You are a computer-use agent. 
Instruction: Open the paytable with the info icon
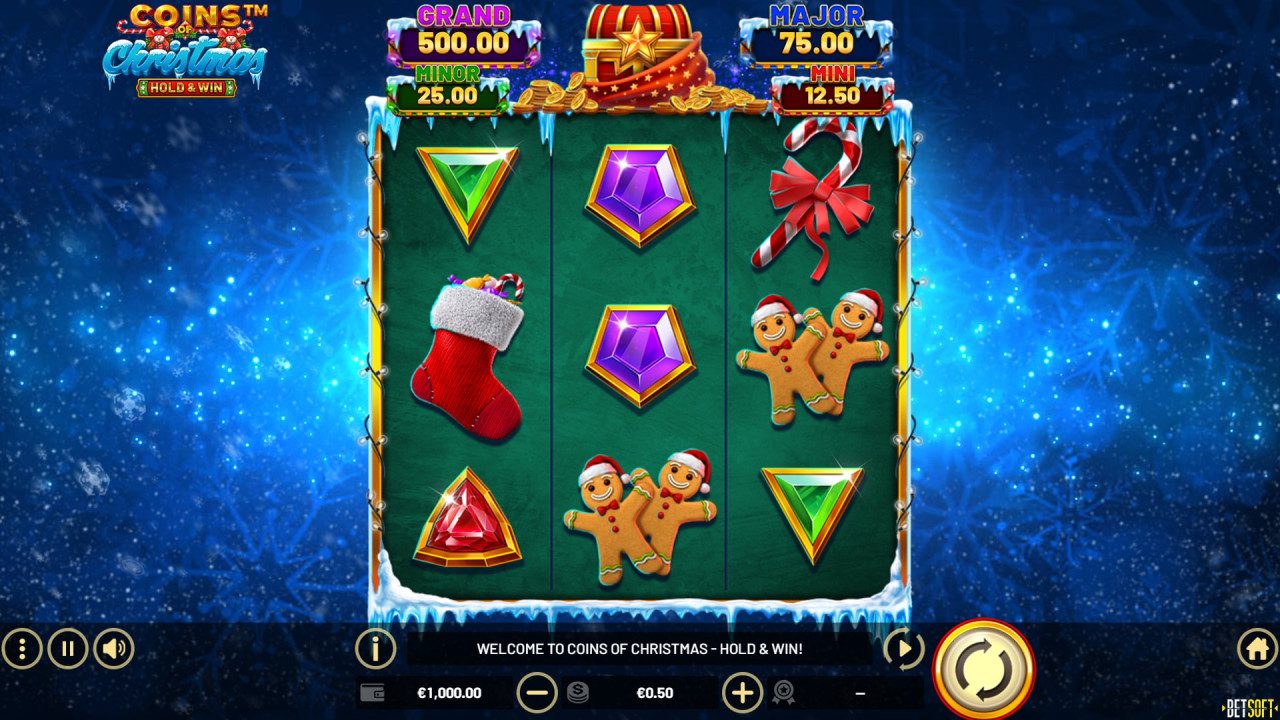point(374,648)
